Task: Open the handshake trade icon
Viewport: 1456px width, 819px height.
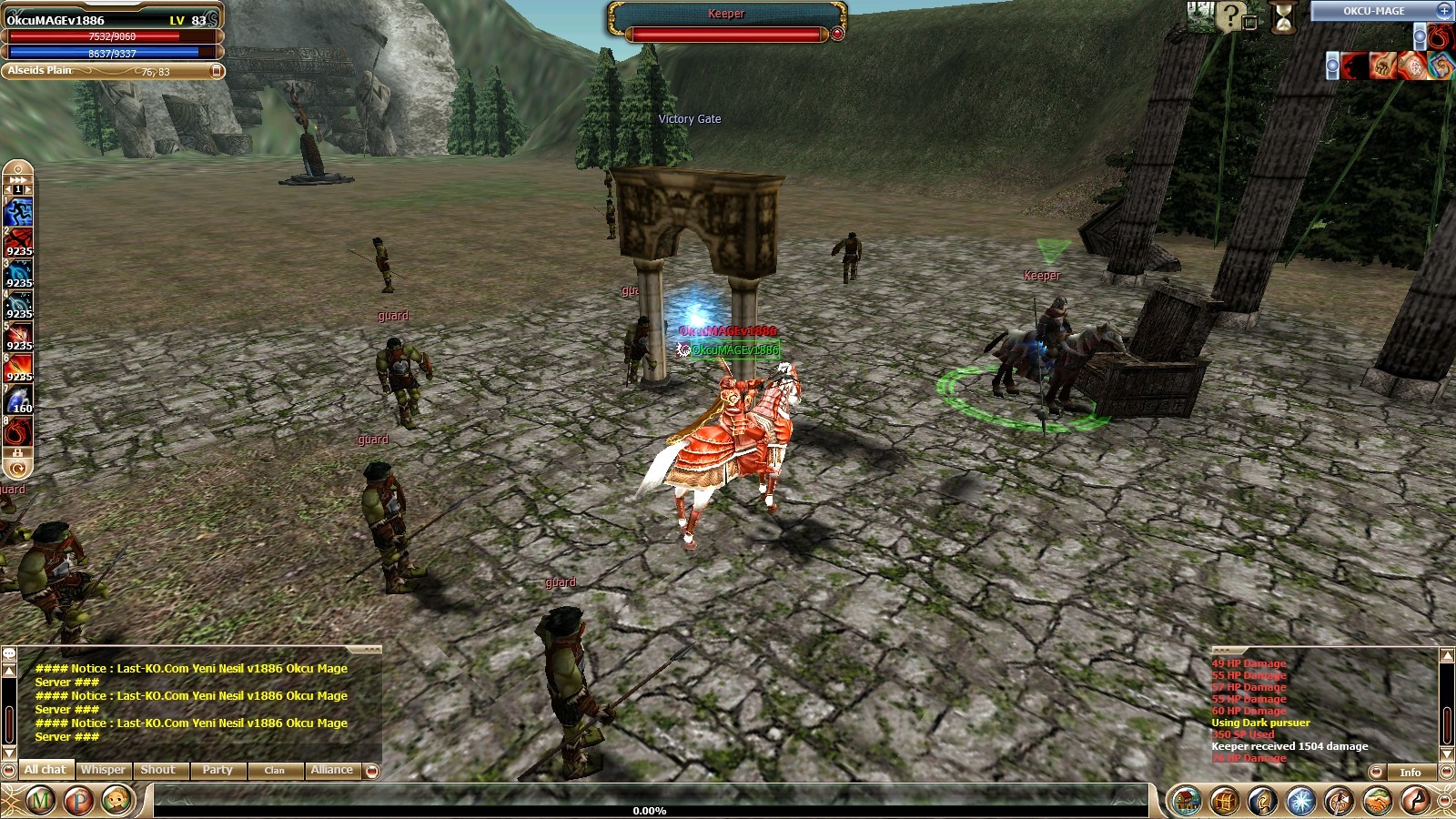Action: pyautogui.click(x=1376, y=801)
